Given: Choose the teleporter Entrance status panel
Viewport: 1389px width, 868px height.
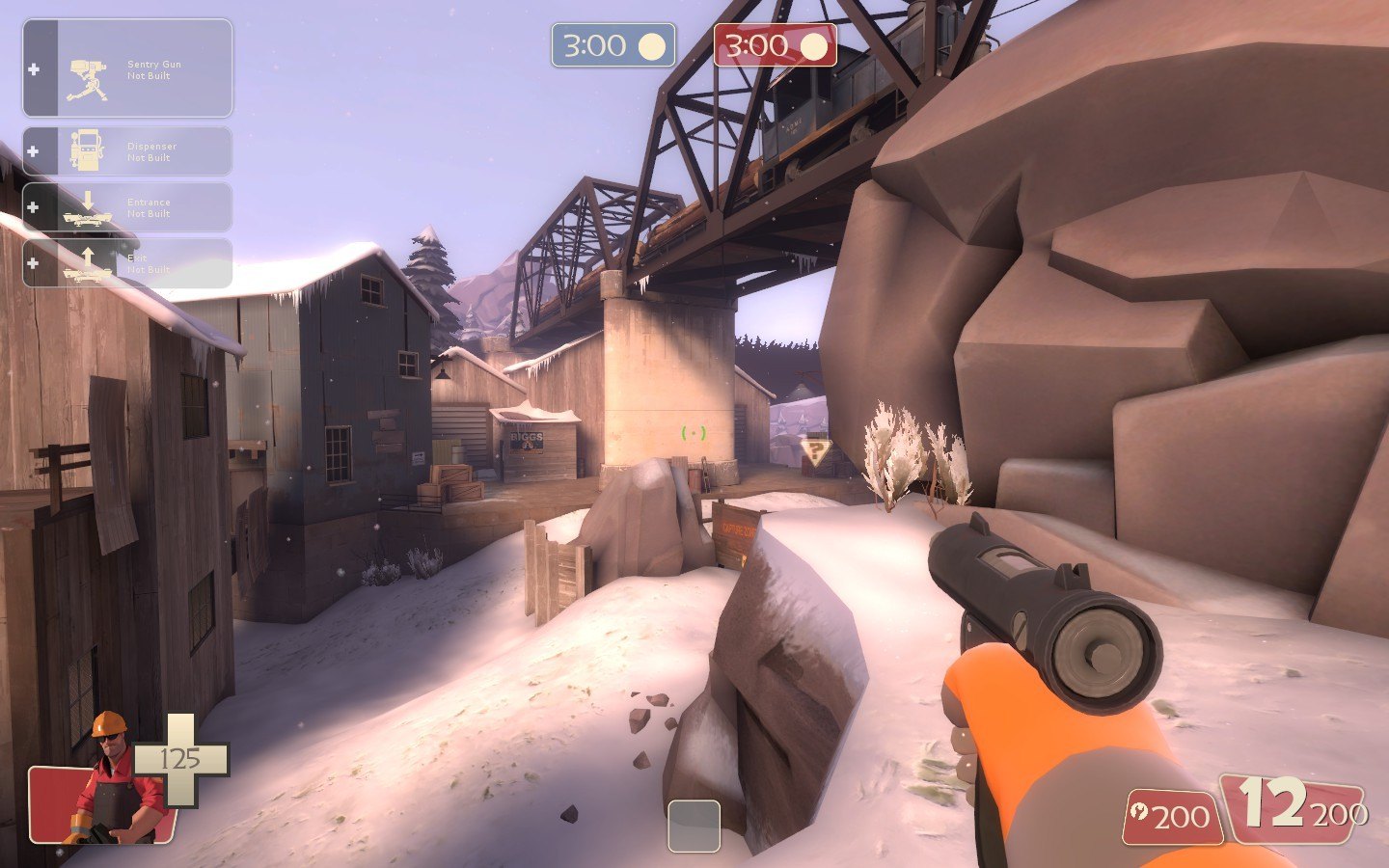Looking at the screenshot, I should 127,207.
